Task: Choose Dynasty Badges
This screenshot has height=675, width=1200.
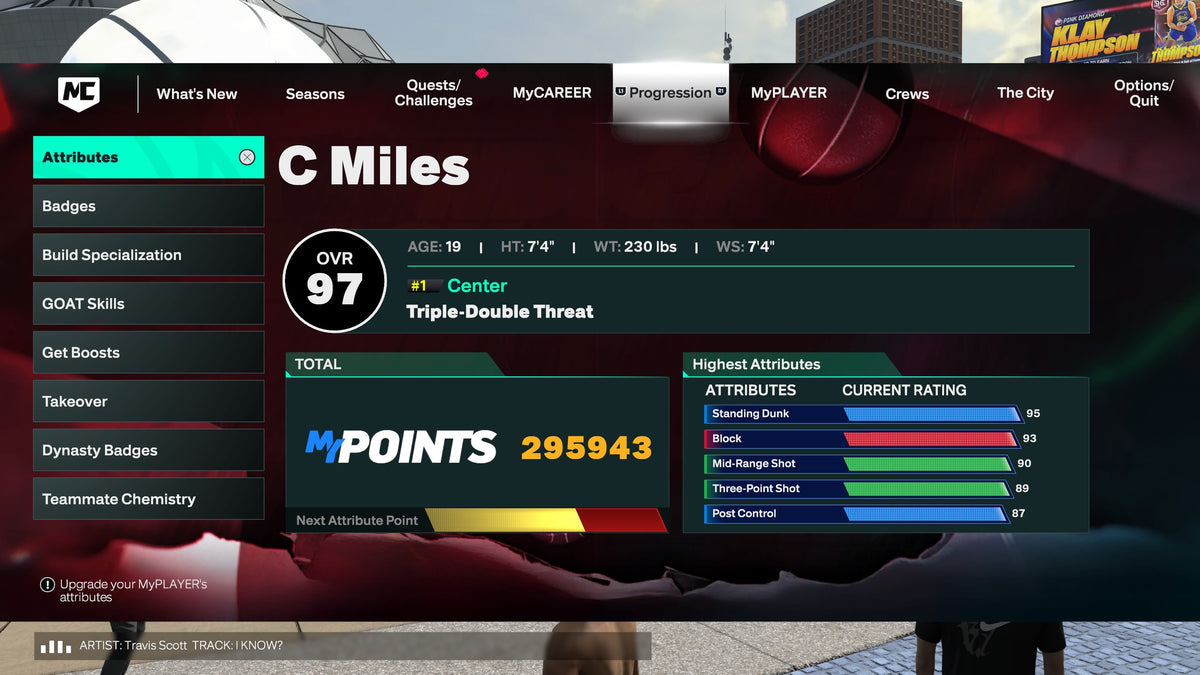Action: [x=148, y=450]
